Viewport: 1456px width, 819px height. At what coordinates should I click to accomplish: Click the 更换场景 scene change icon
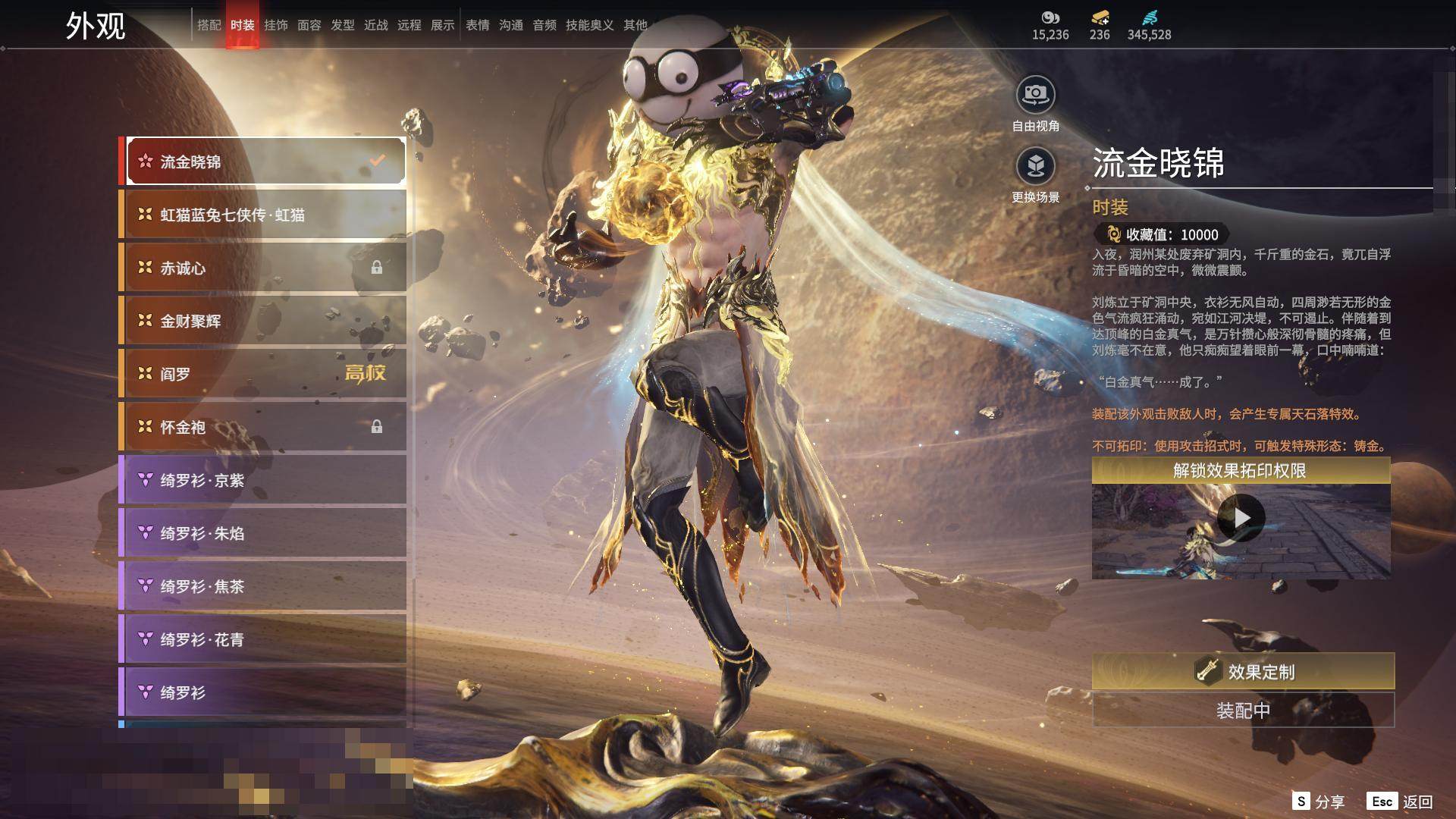point(1035,166)
